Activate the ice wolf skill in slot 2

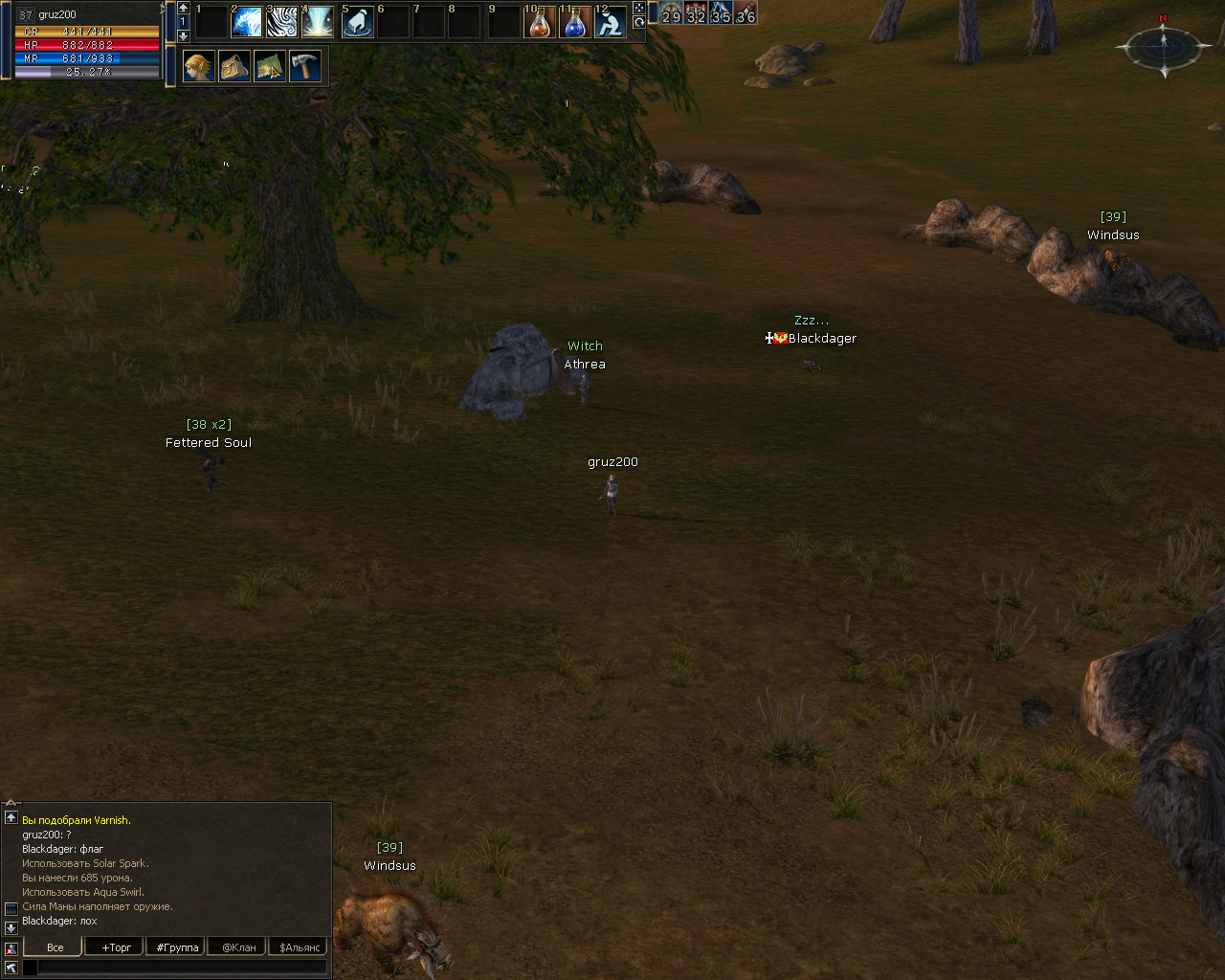(247, 22)
